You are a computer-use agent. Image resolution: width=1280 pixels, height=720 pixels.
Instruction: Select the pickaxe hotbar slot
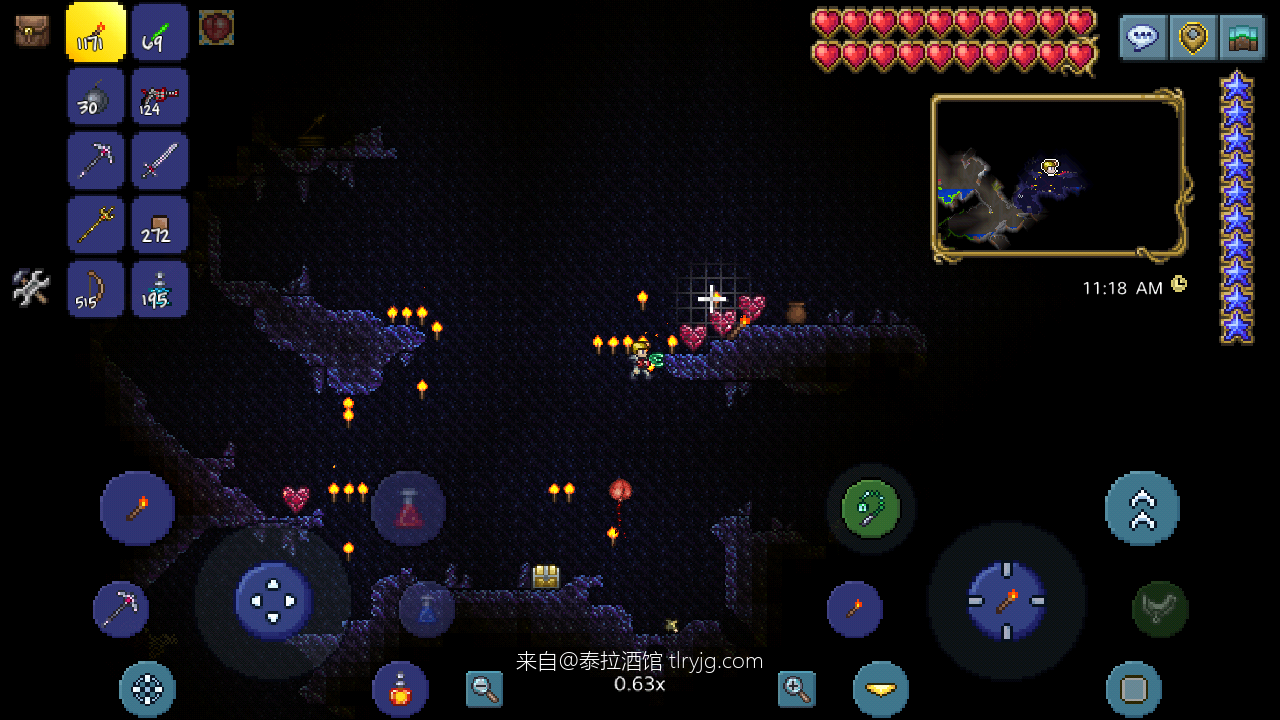(96, 160)
